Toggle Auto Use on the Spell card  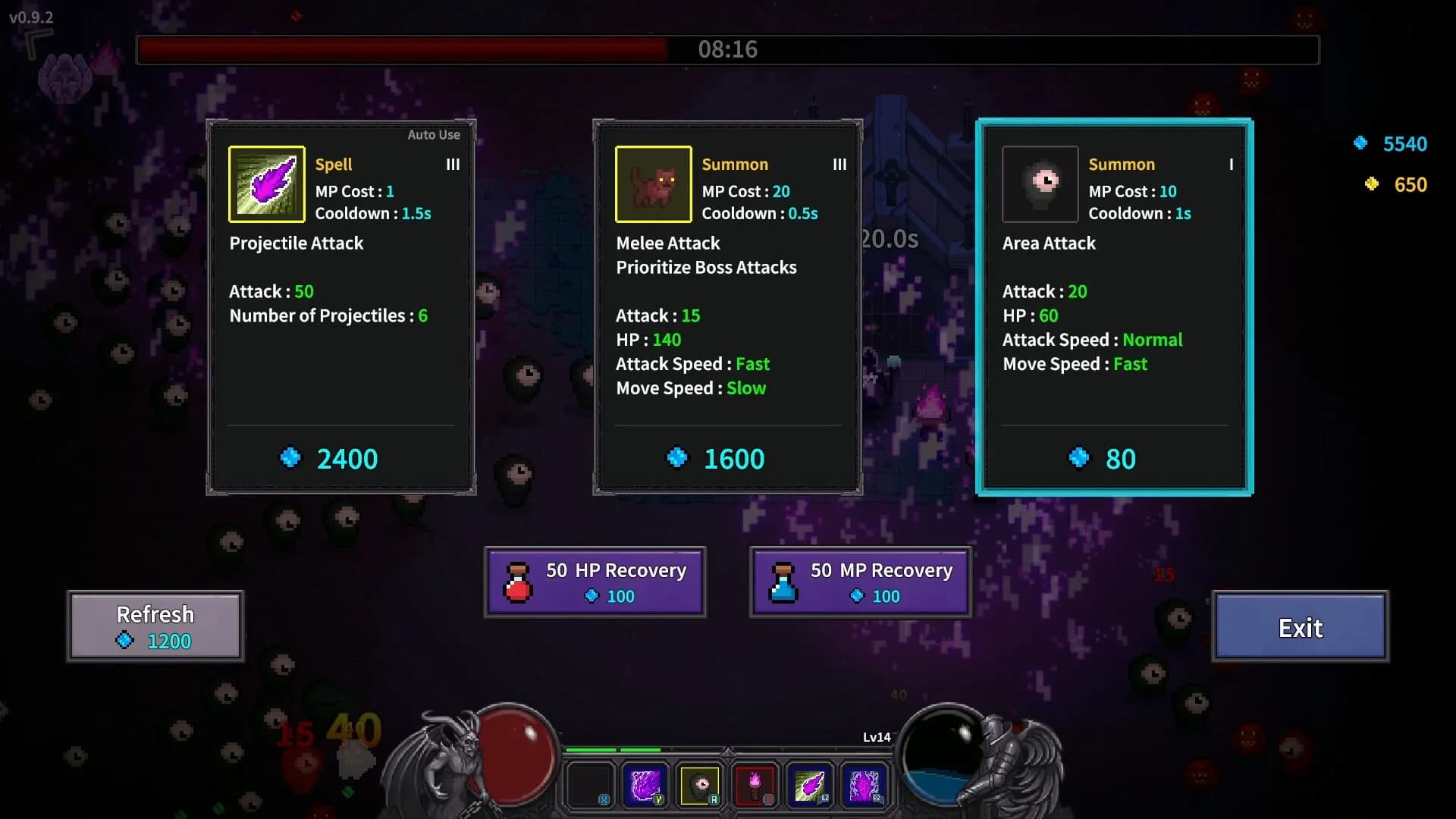pos(435,134)
